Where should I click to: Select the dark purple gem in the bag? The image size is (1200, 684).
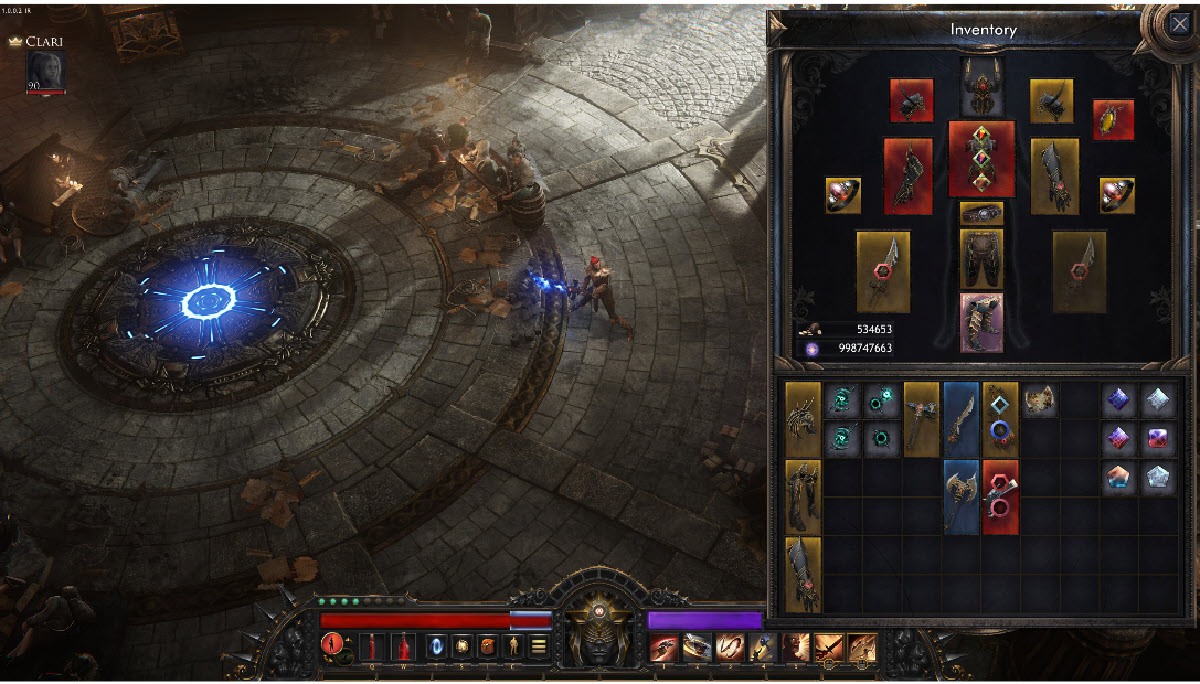point(1120,402)
